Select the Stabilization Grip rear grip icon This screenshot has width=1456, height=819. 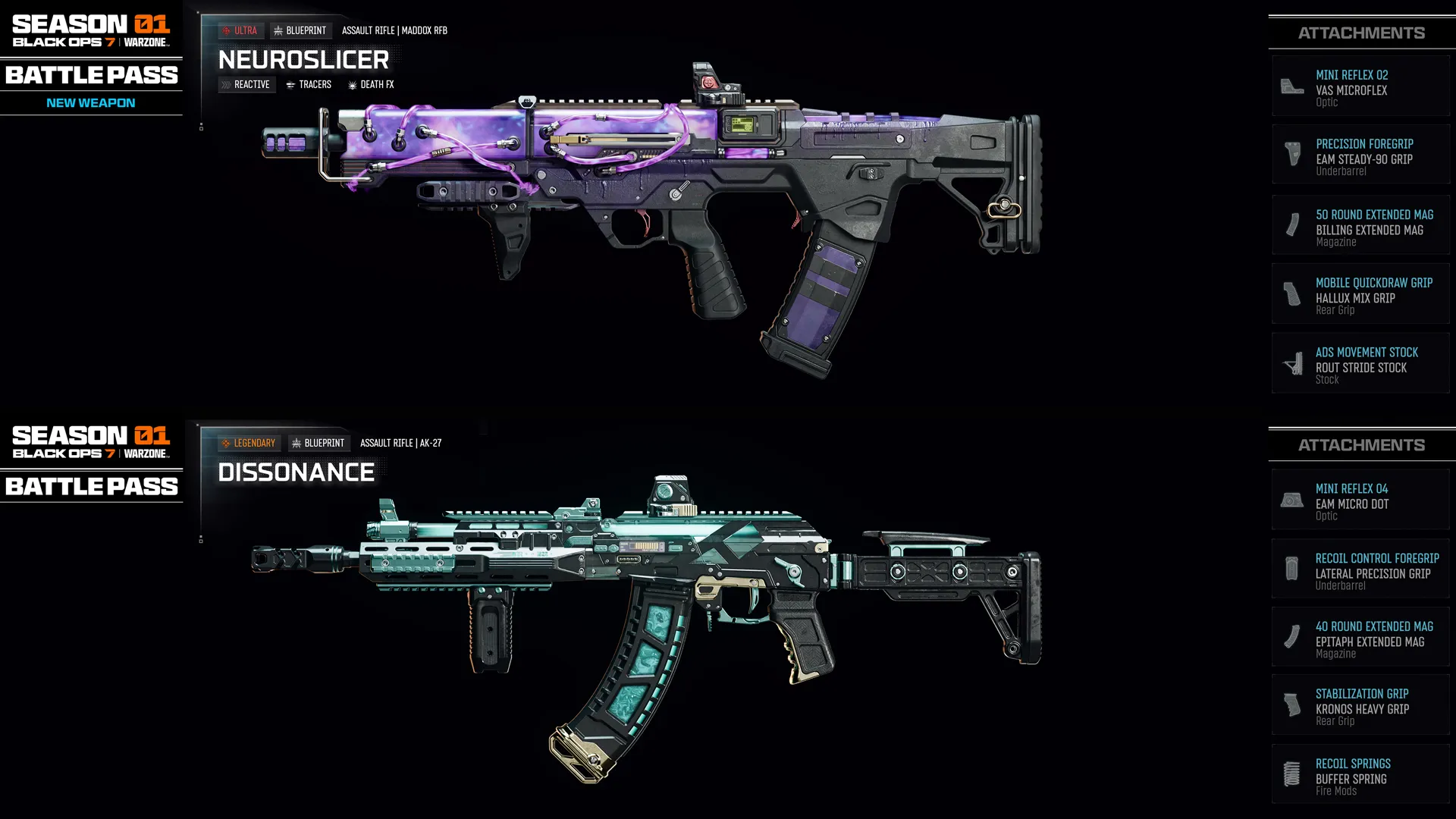[1291, 704]
